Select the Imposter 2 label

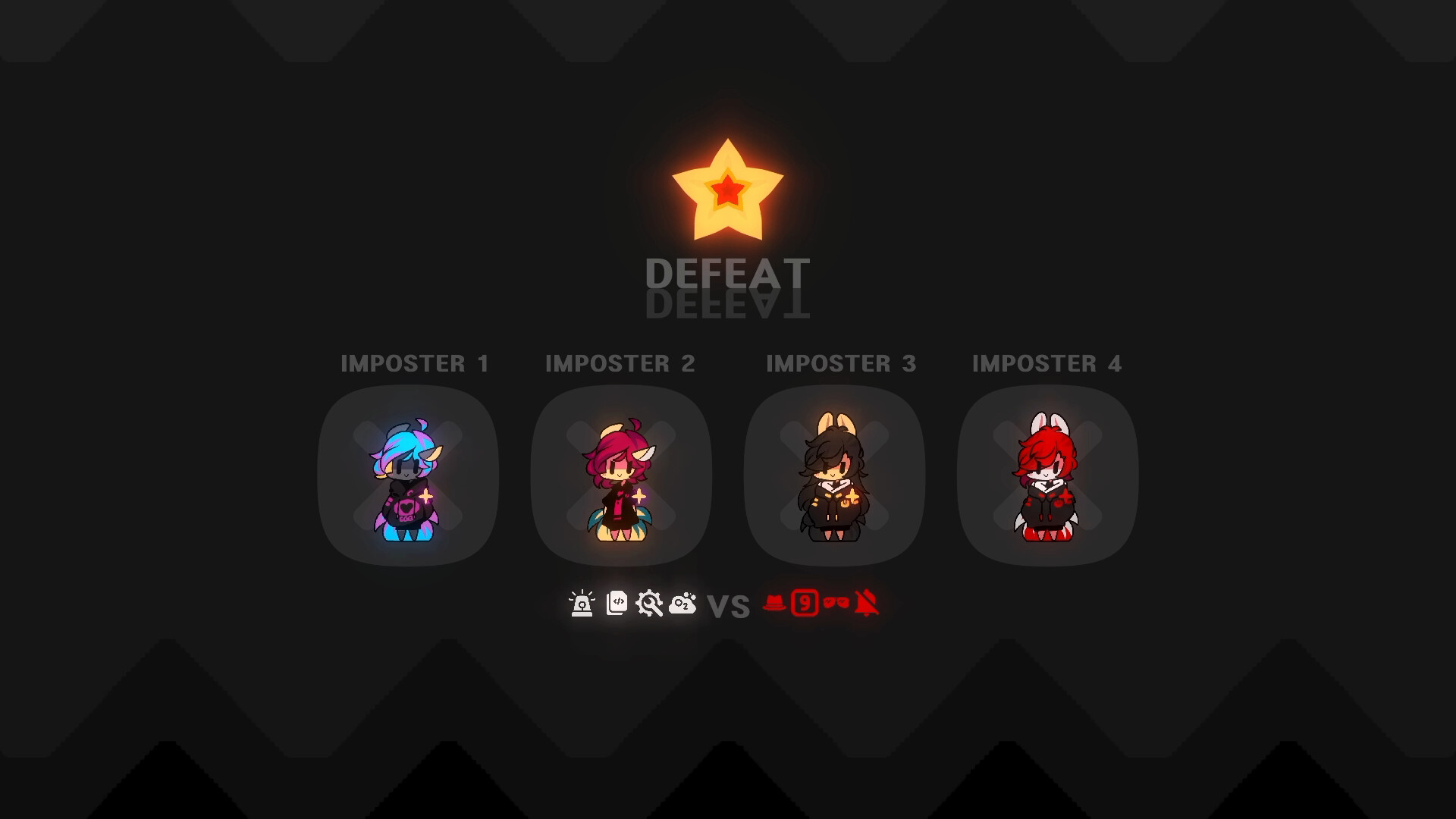pos(622,364)
